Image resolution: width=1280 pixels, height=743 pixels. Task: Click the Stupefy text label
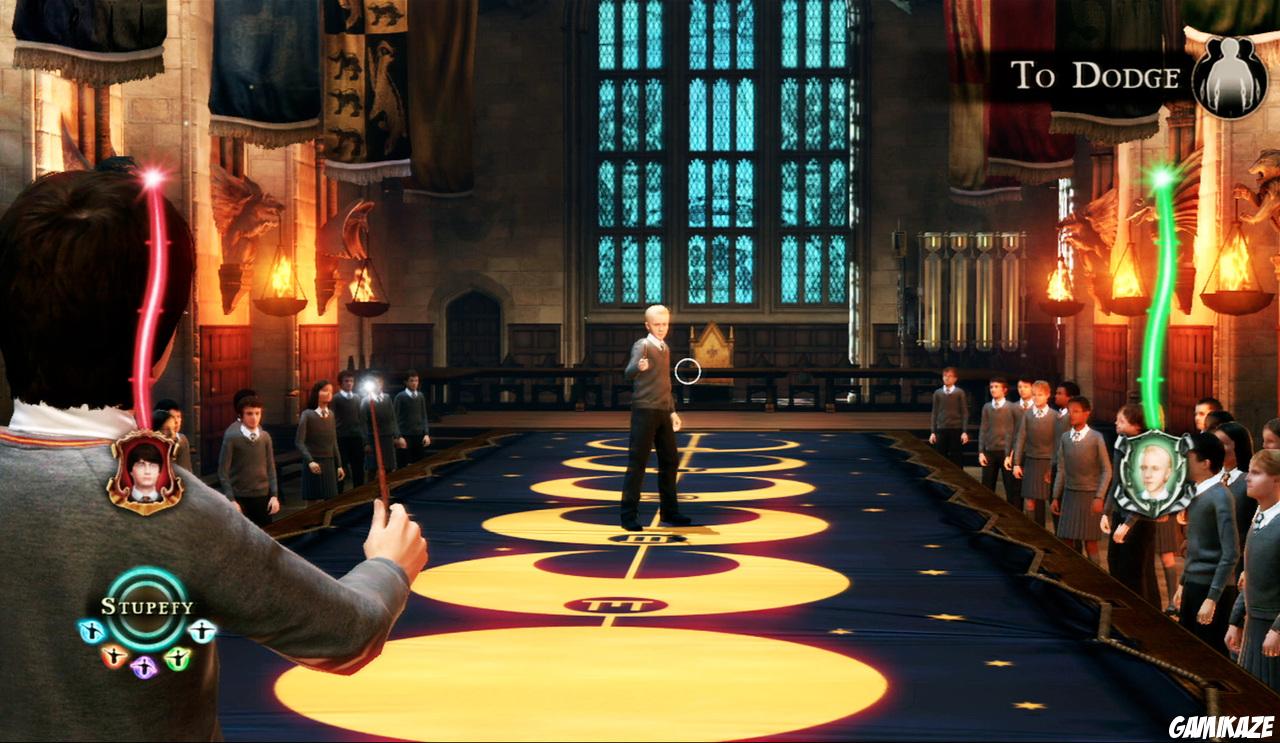point(148,606)
